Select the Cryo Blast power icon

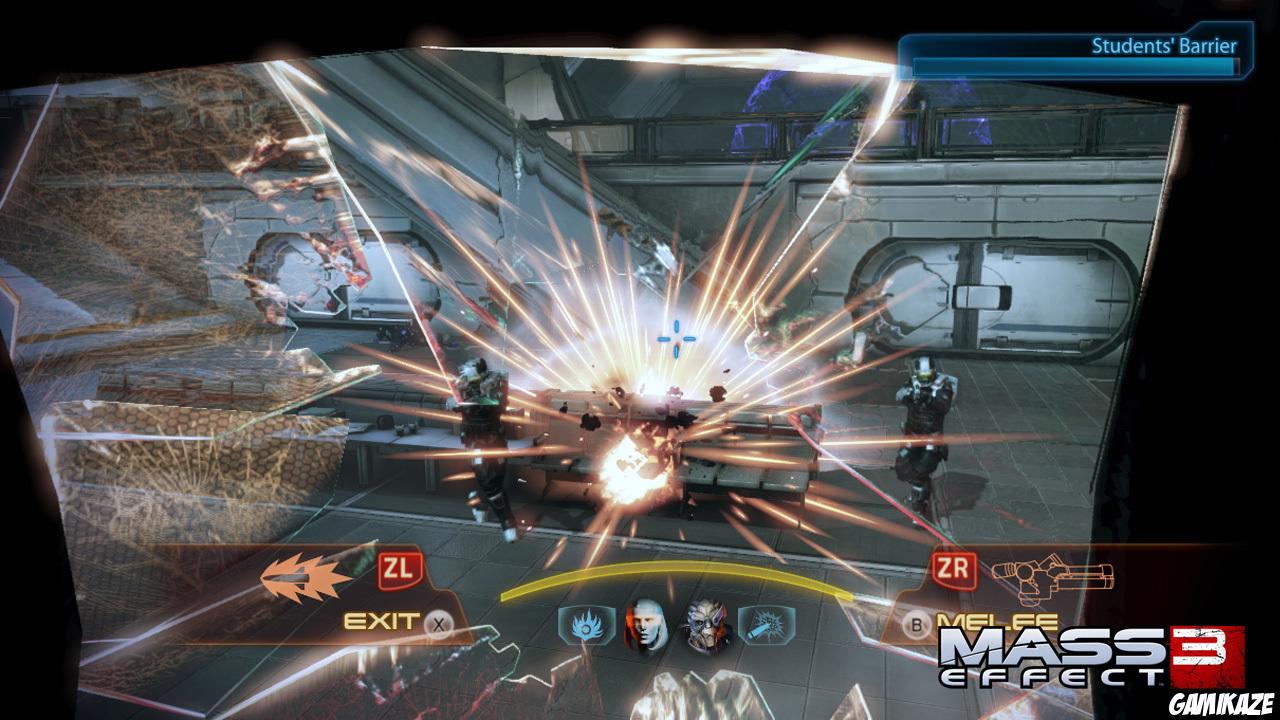coord(766,624)
